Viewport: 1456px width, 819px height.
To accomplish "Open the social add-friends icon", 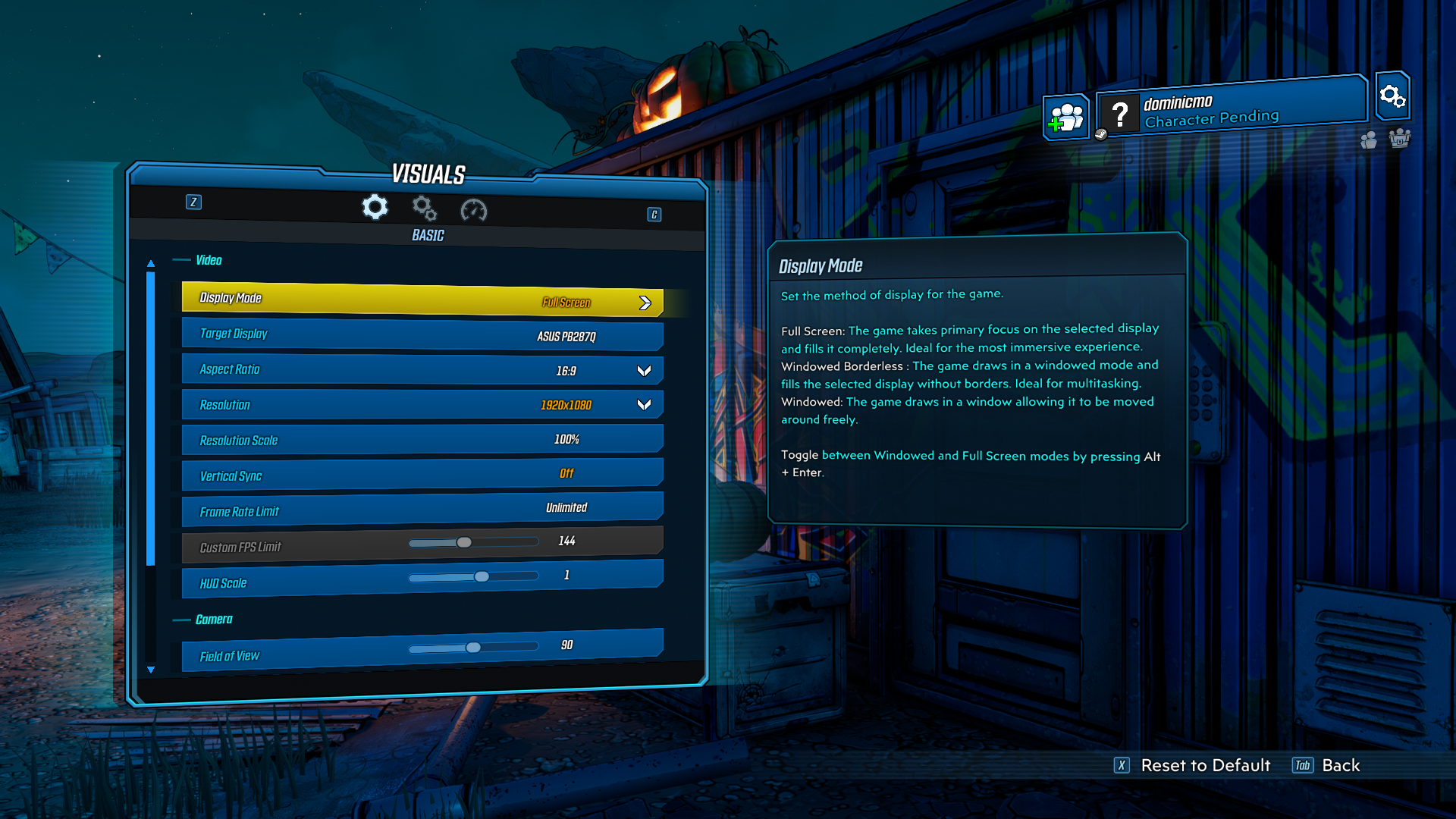I will [1065, 118].
